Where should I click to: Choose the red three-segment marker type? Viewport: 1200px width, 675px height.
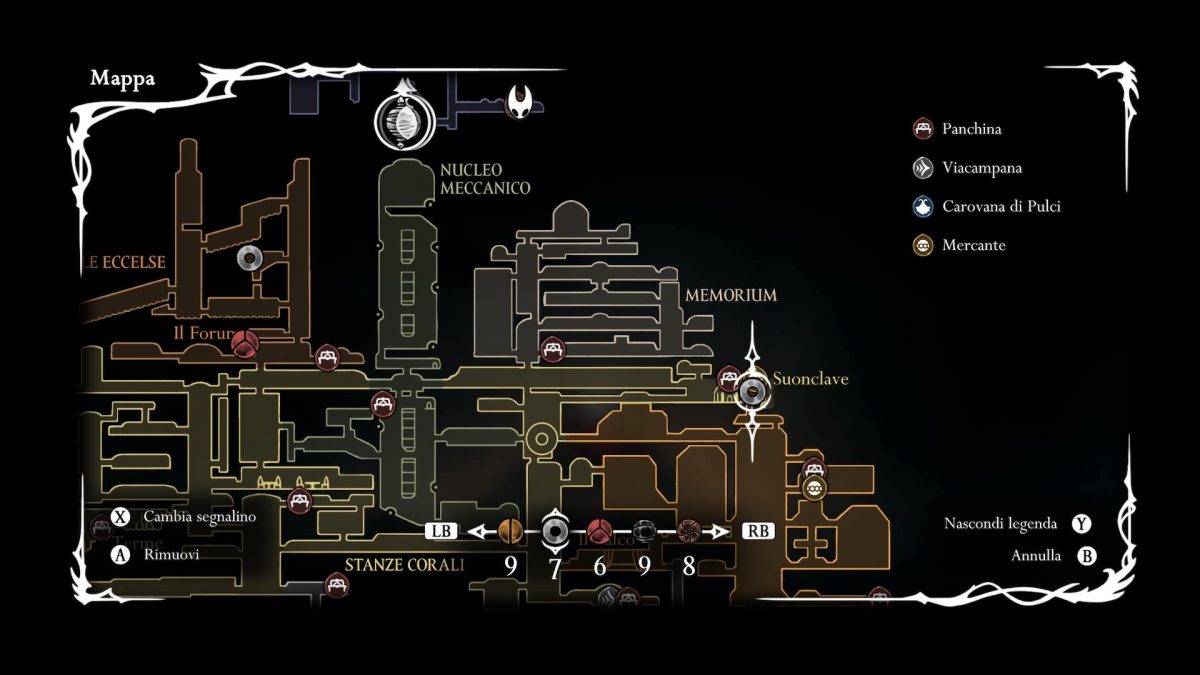click(599, 531)
